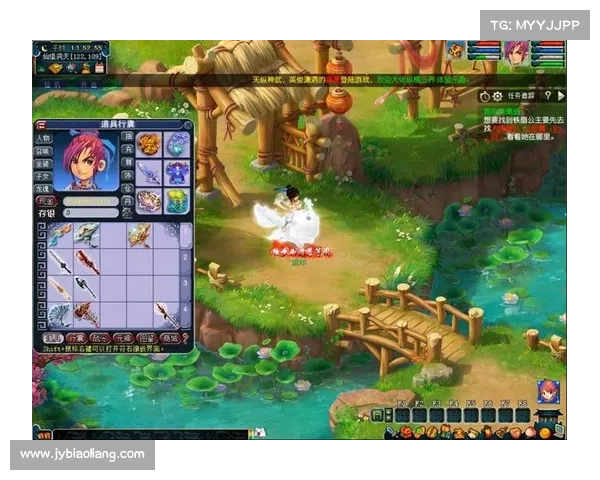
Task: Switch to the 行囊 bag tab
Action: click(75, 338)
